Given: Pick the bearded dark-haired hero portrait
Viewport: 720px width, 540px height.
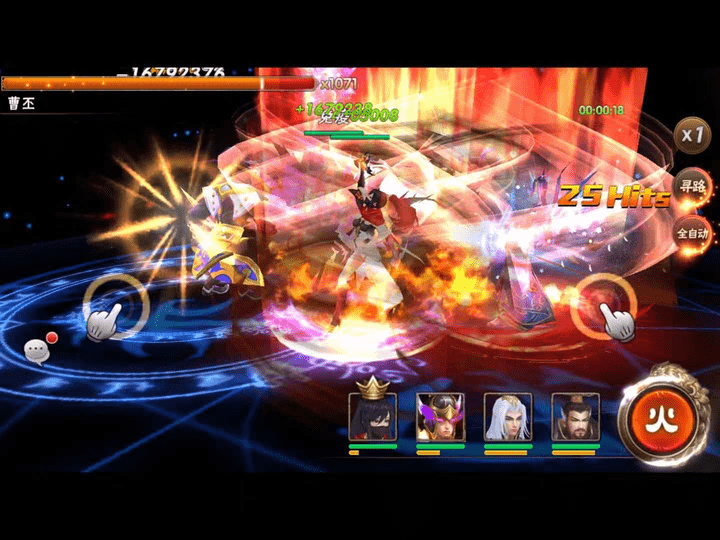Looking at the screenshot, I should [x=575, y=416].
